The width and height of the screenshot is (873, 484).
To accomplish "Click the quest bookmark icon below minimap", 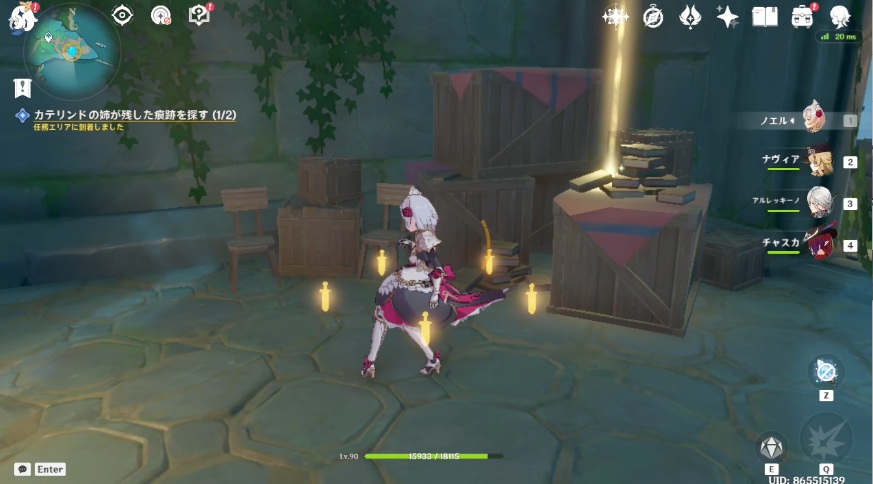I will pyautogui.click(x=23, y=88).
